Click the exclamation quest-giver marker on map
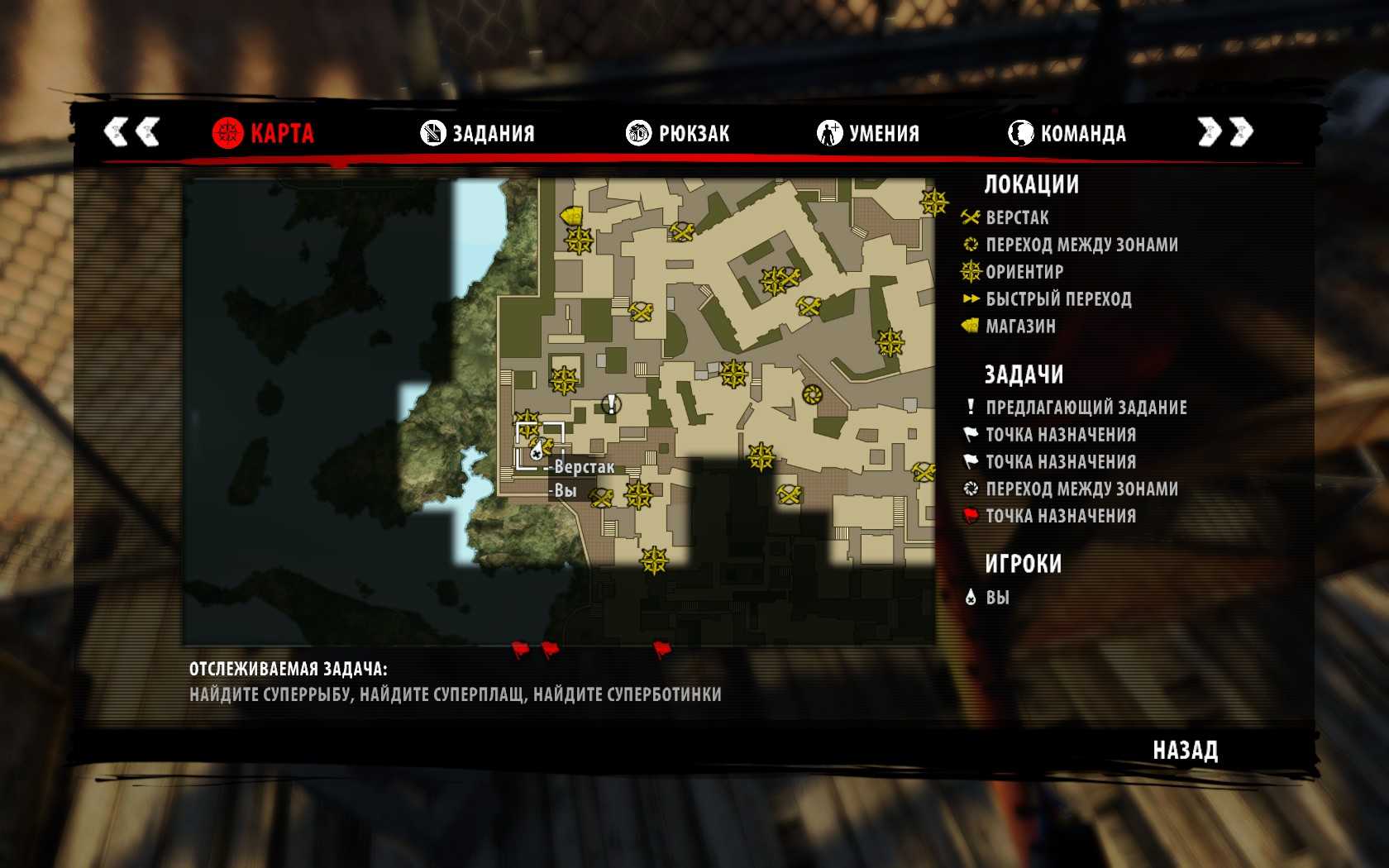 (611, 403)
